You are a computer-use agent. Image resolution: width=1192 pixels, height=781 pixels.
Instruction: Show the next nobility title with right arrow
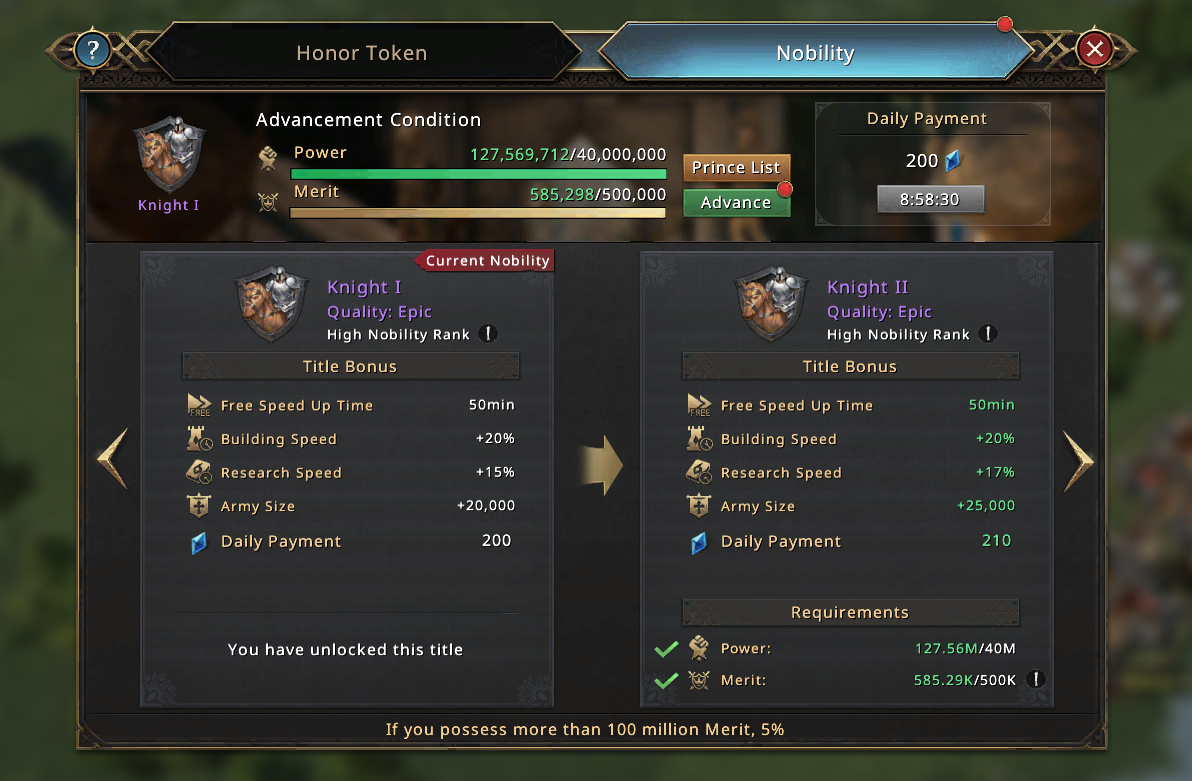pyautogui.click(x=1078, y=461)
